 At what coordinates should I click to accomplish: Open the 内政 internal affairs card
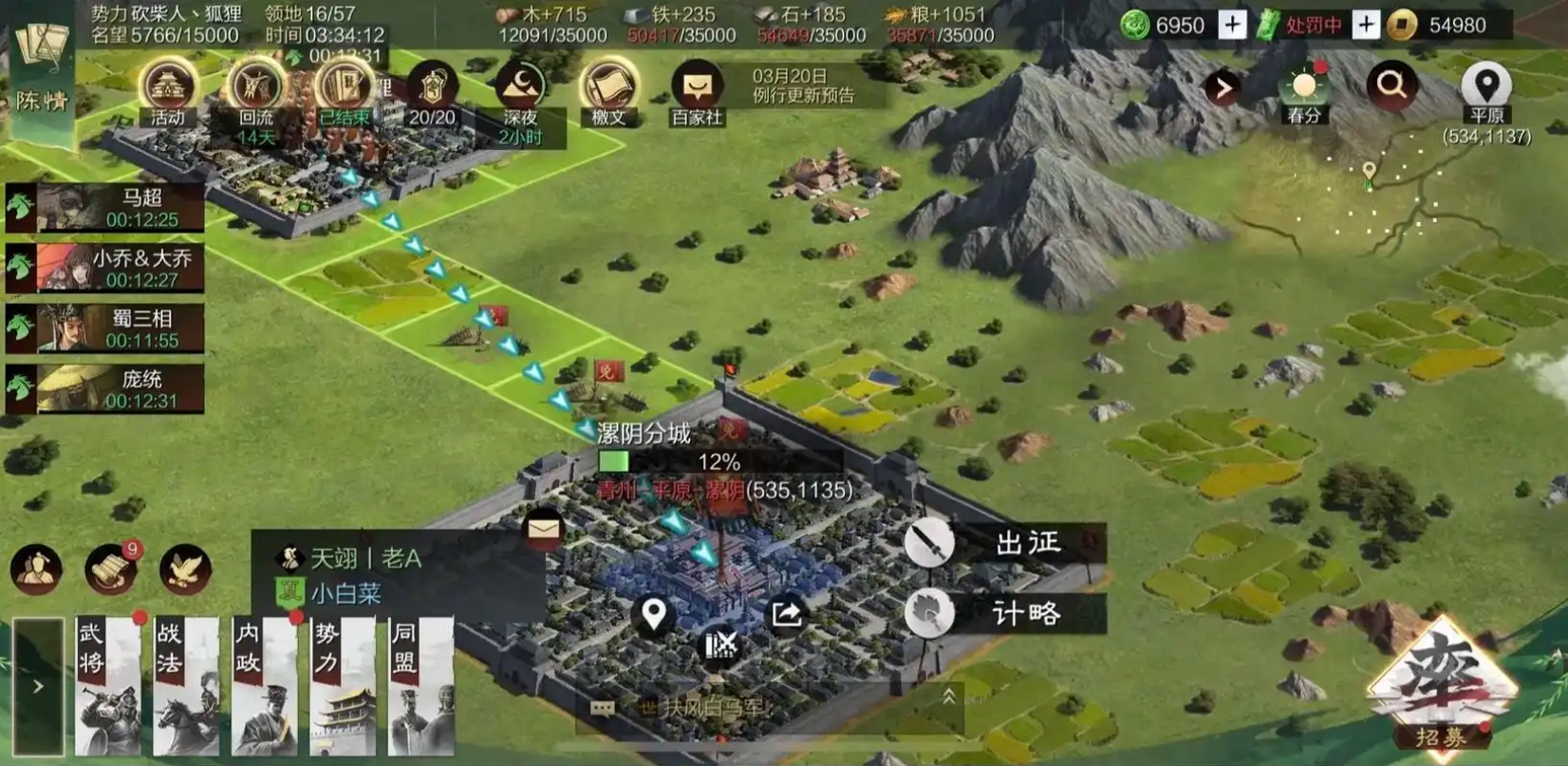click(x=265, y=685)
